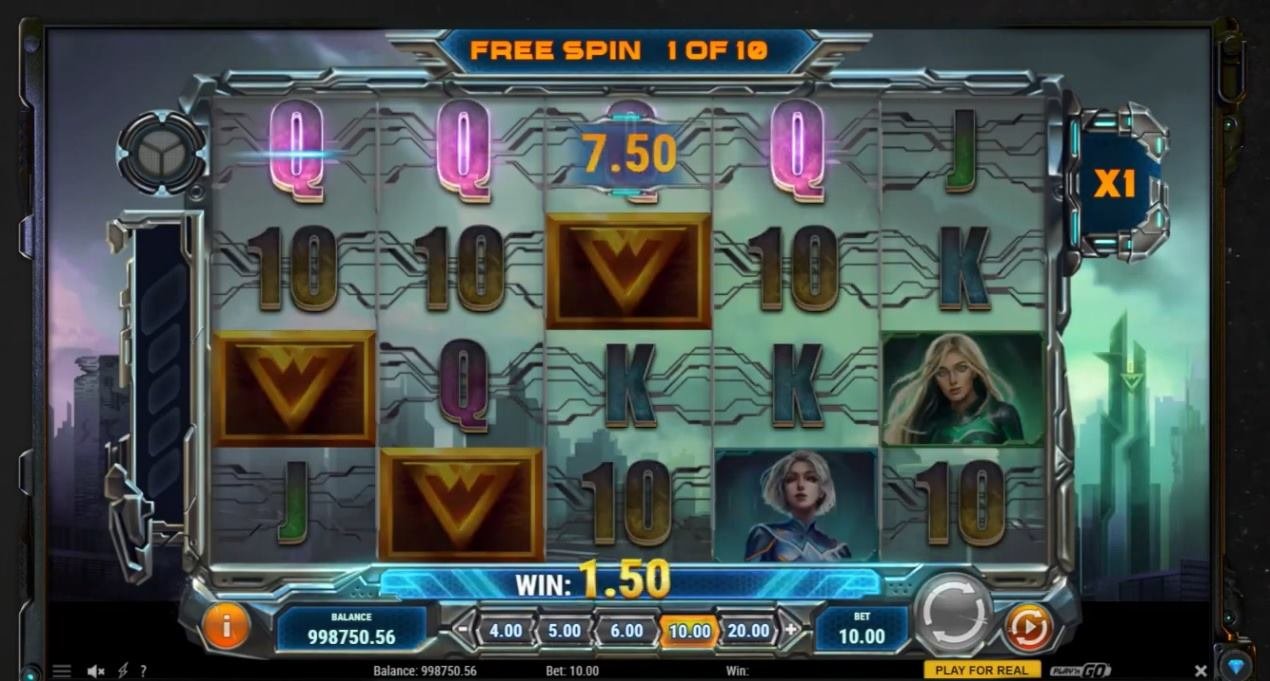Click the Play For Real button

pos(982,670)
